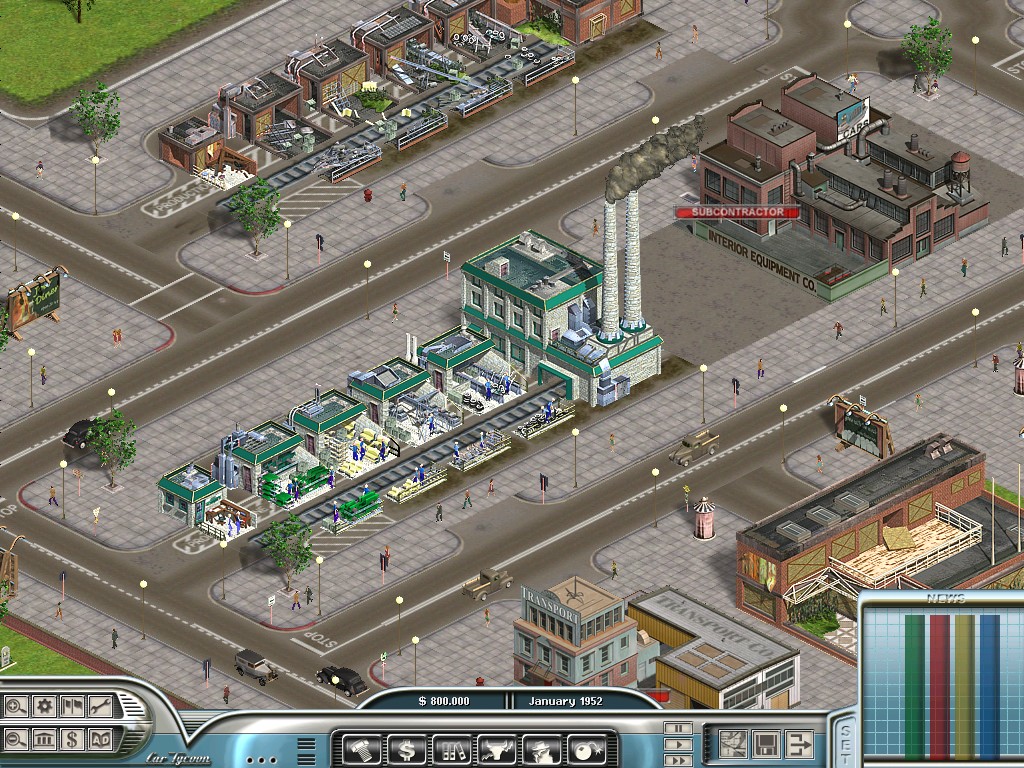Pause the game speed

click(678, 729)
